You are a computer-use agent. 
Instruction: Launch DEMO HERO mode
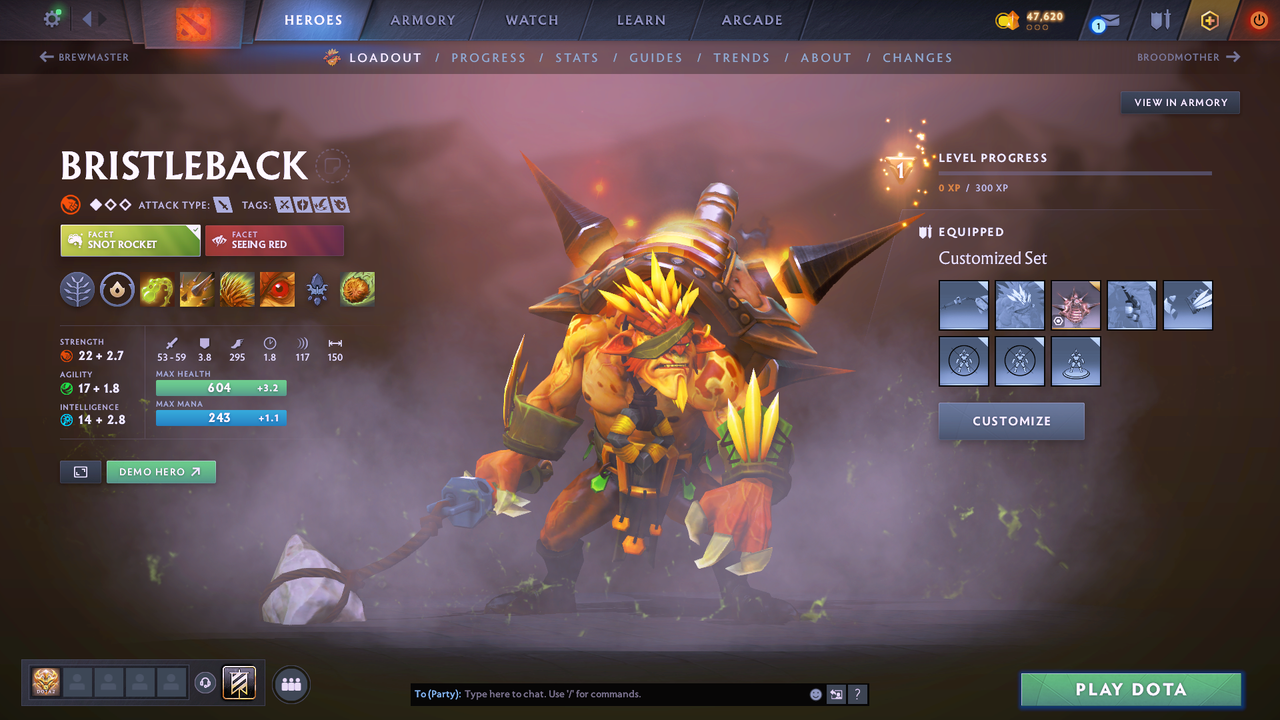pyautogui.click(x=161, y=471)
